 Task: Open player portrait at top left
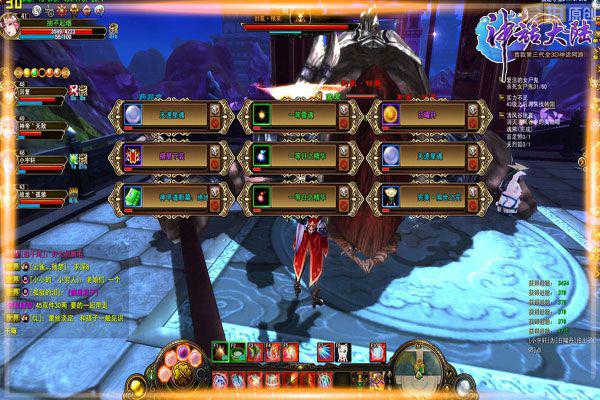coord(14,22)
